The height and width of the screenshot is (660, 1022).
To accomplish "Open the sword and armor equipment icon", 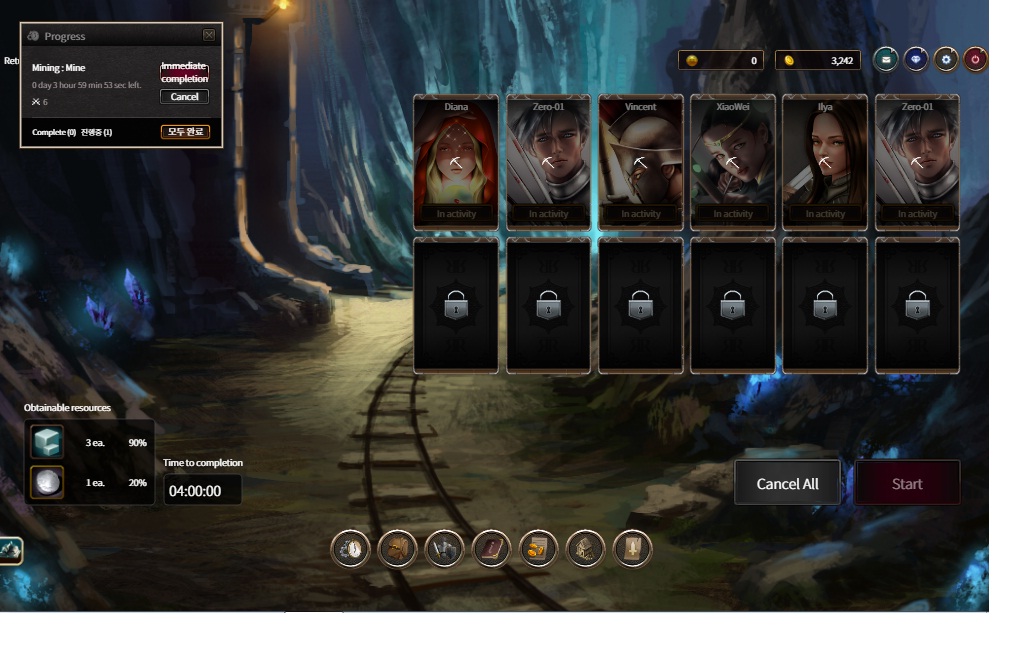I will [444, 549].
